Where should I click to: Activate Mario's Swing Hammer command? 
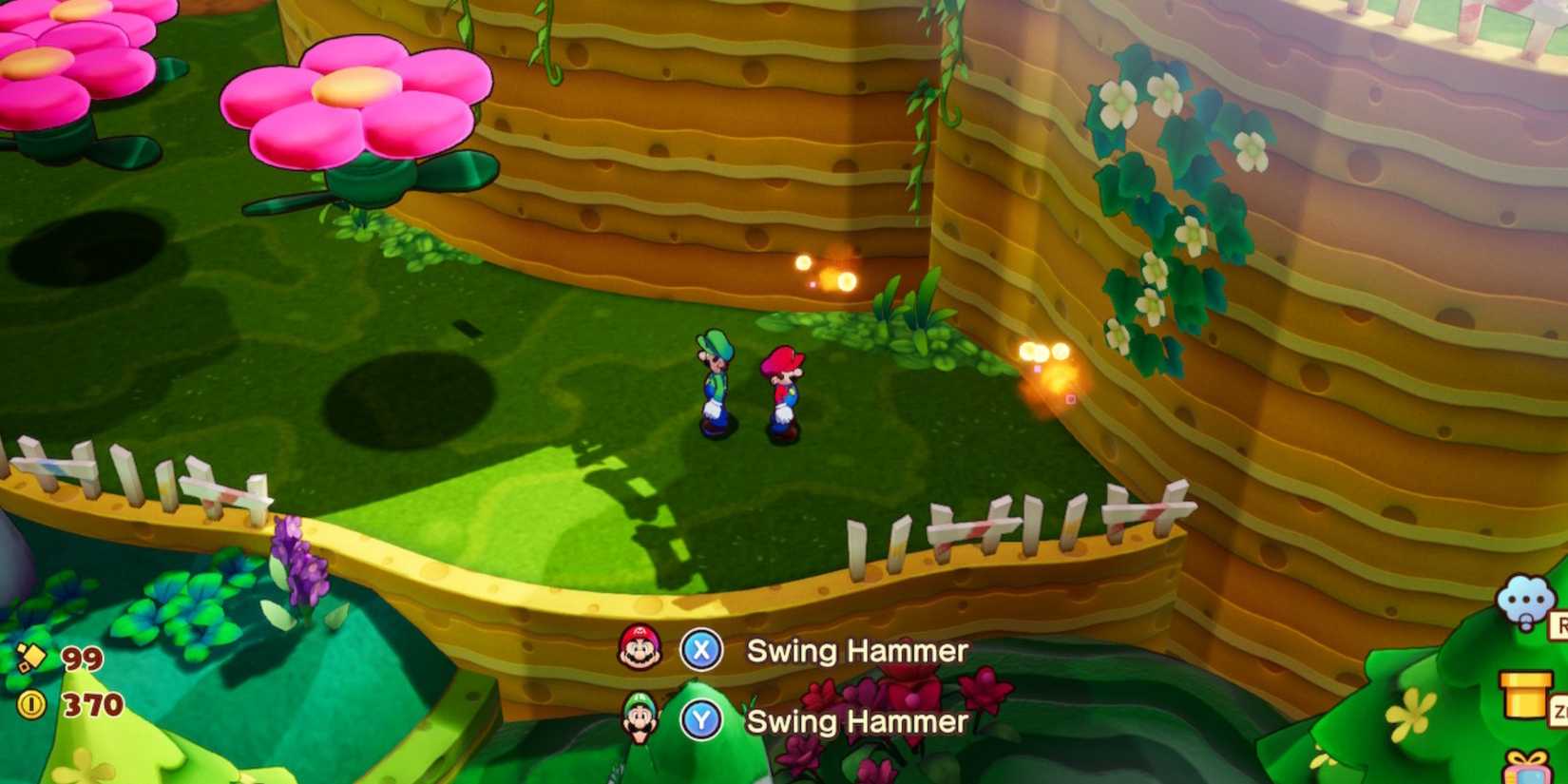point(854,651)
